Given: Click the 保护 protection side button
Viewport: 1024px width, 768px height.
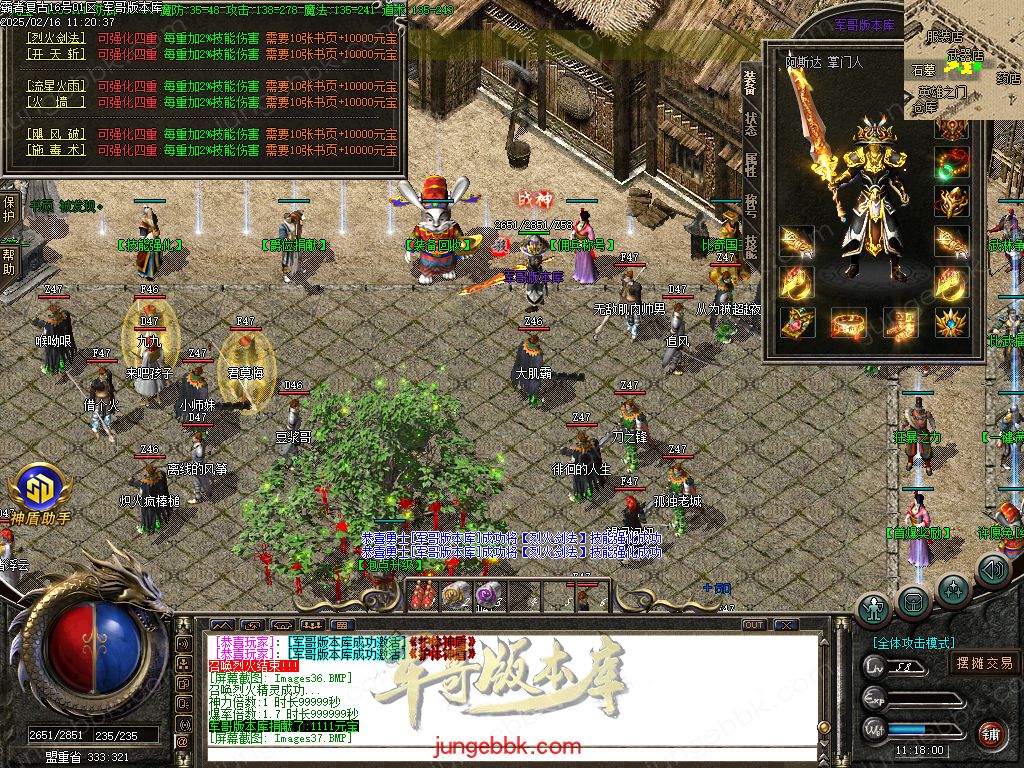Looking at the screenshot, I should [x=9, y=208].
